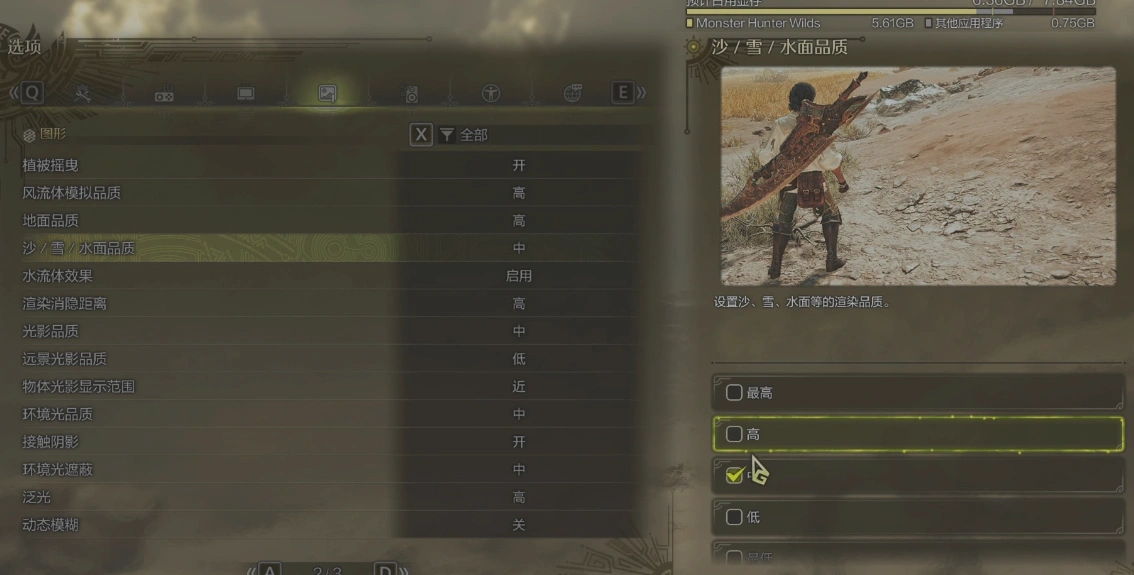Select the 风流体模拟品质 setting row
The image size is (1134, 575).
tap(328, 193)
